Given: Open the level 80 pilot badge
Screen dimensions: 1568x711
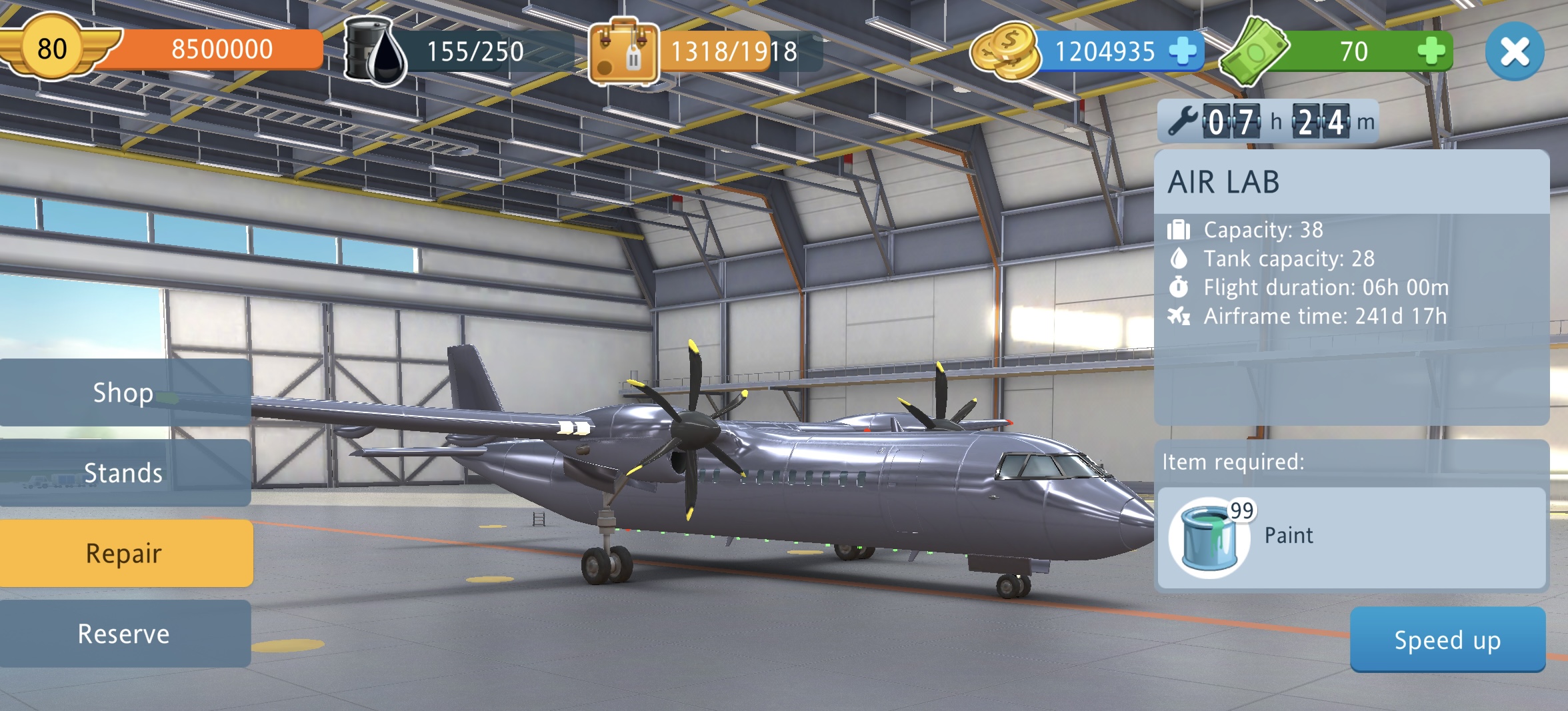Looking at the screenshot, I should (x=52, y=49).
